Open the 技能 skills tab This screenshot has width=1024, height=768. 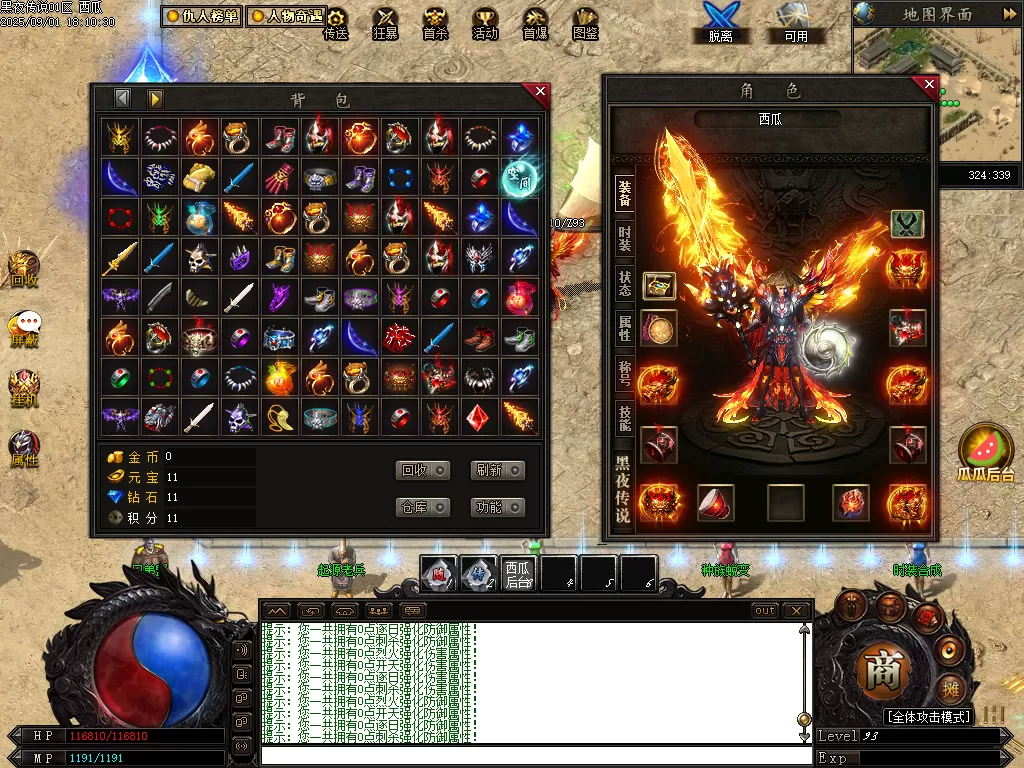point(624,418)
